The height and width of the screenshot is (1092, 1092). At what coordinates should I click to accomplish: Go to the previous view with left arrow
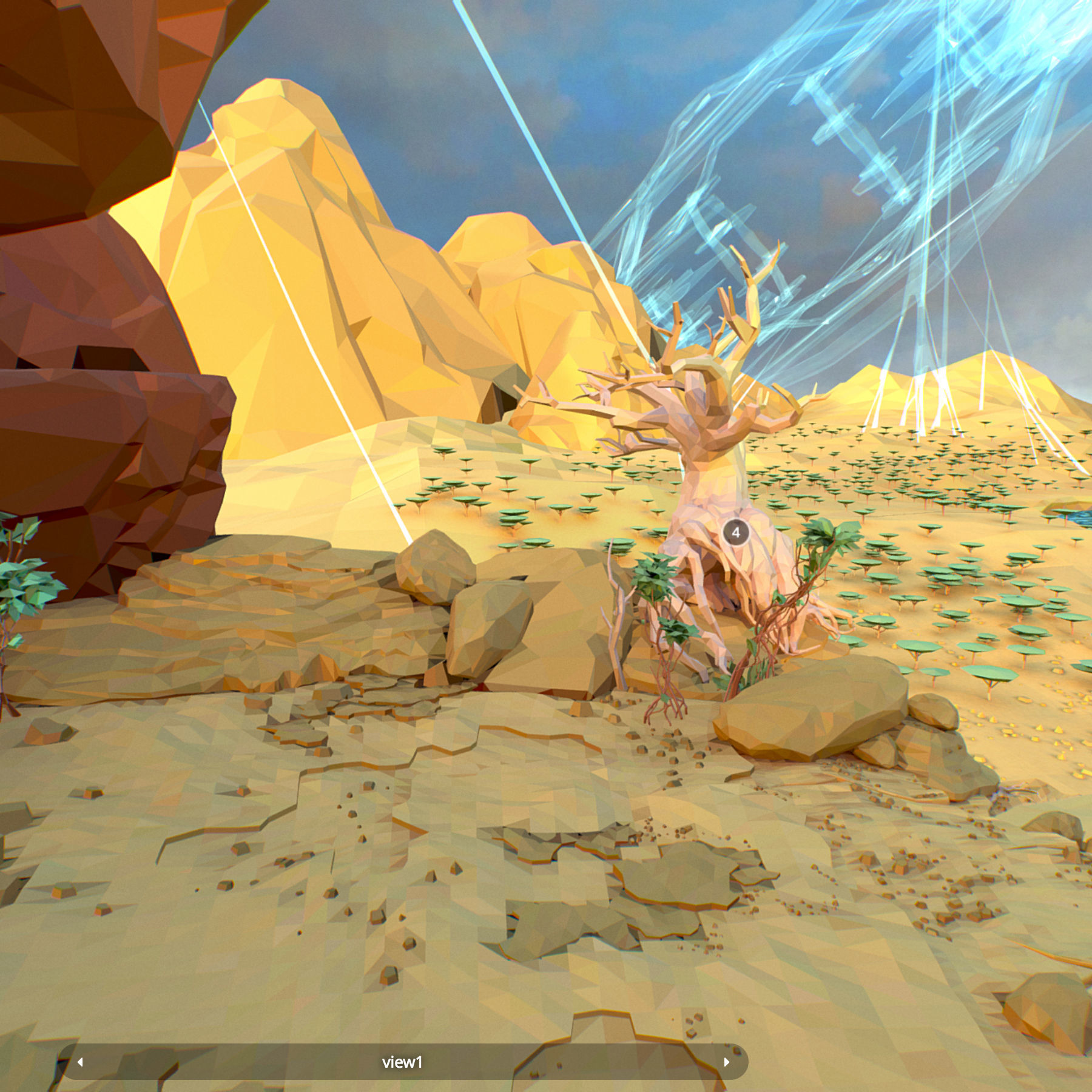[80, 1062]
